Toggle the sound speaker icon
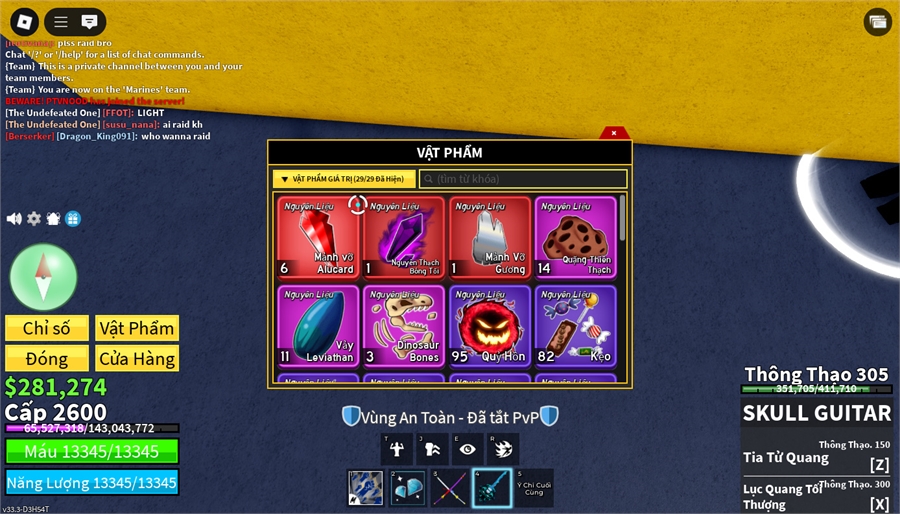The height and width of the screenshot is (514, 900). click(14, 219)
